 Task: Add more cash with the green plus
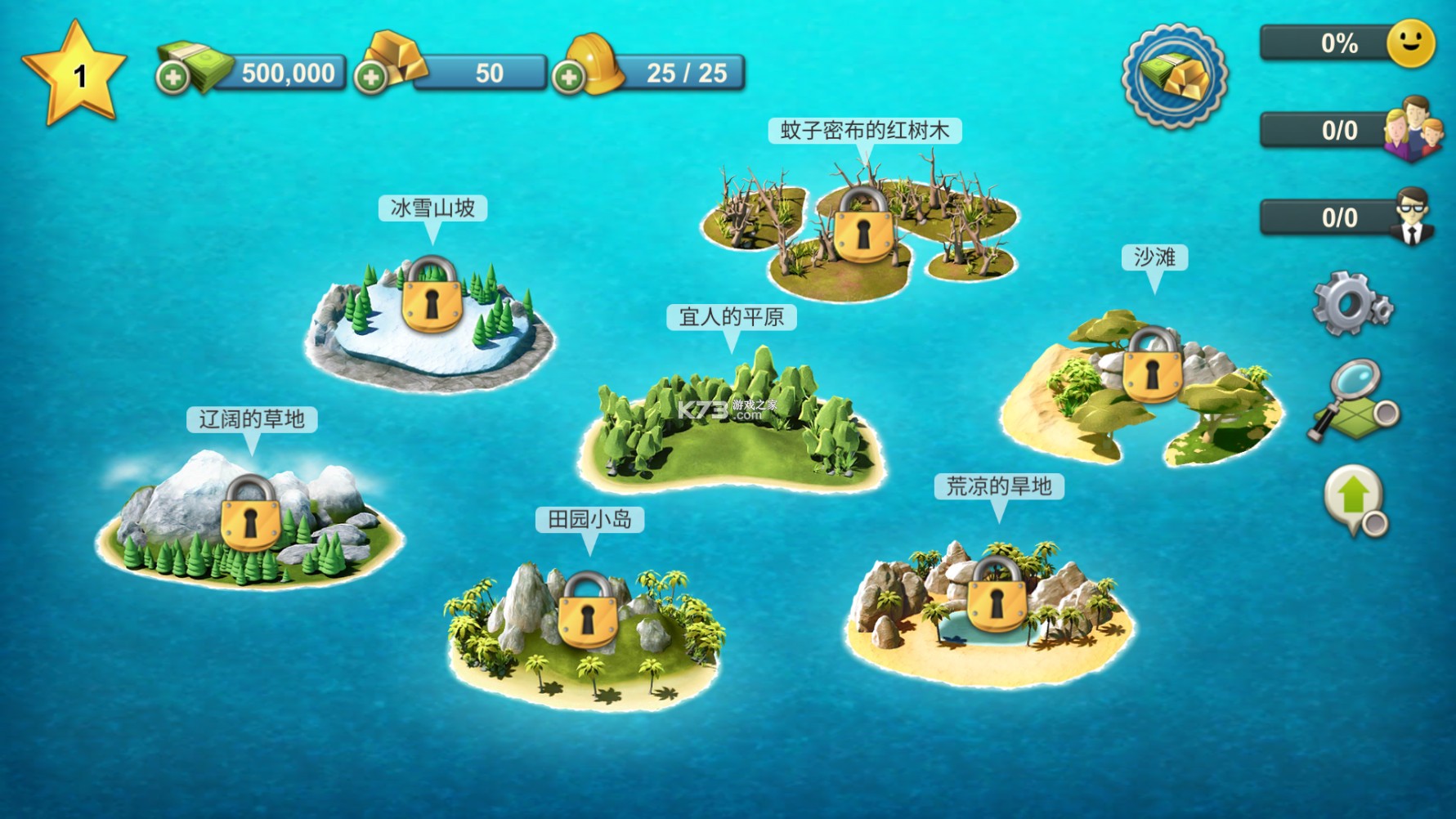click(172, 78)
